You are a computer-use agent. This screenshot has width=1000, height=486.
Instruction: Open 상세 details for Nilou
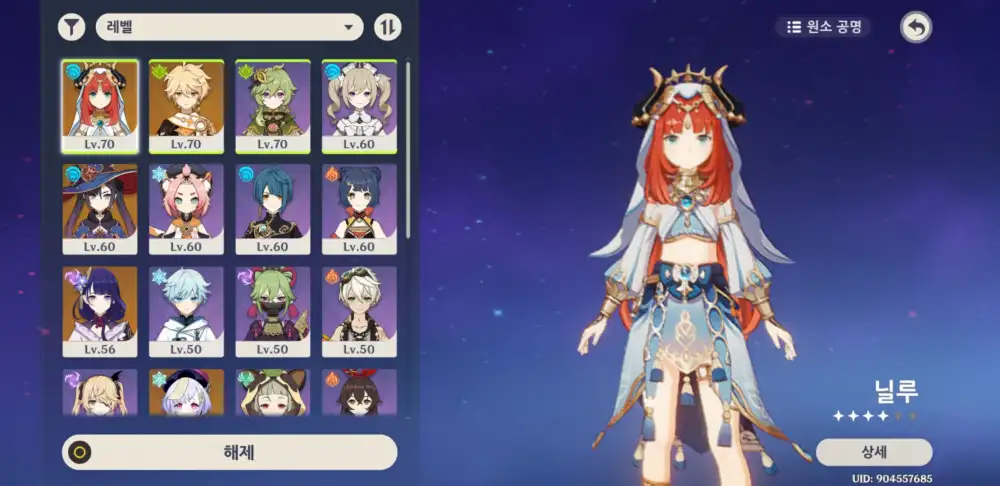(873, 452)
